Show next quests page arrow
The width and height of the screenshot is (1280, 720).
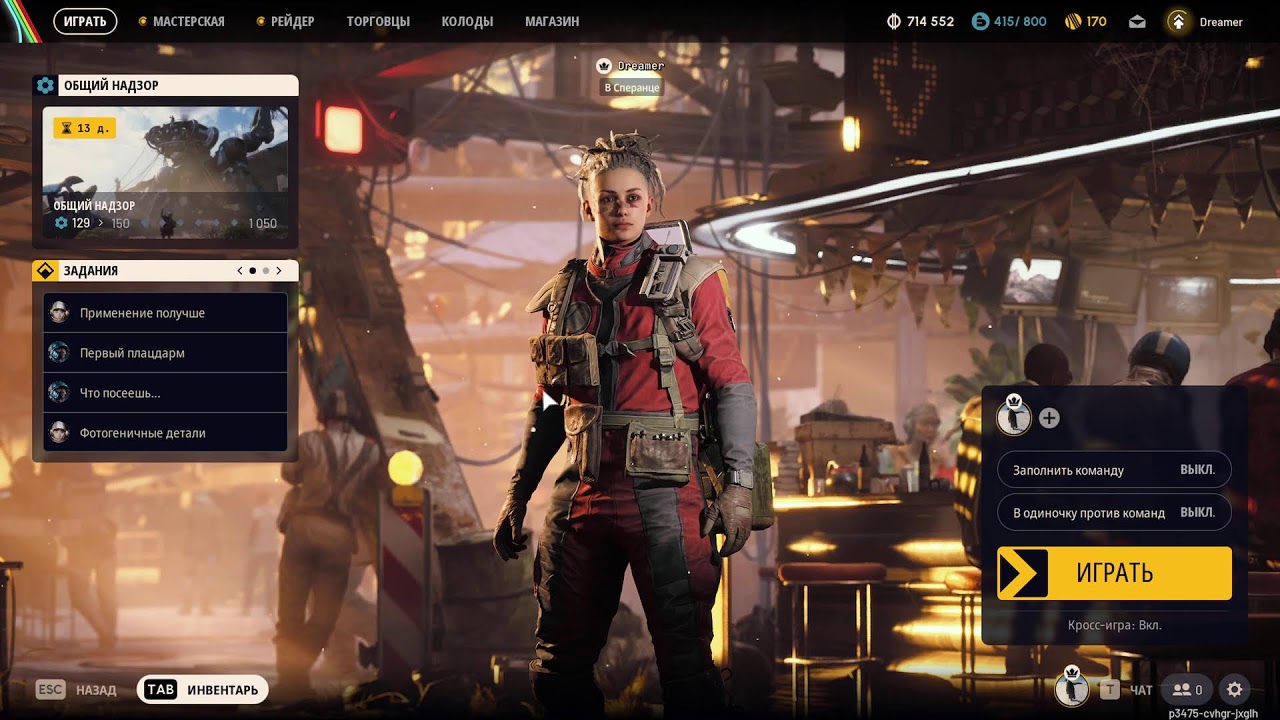[279, 271]
